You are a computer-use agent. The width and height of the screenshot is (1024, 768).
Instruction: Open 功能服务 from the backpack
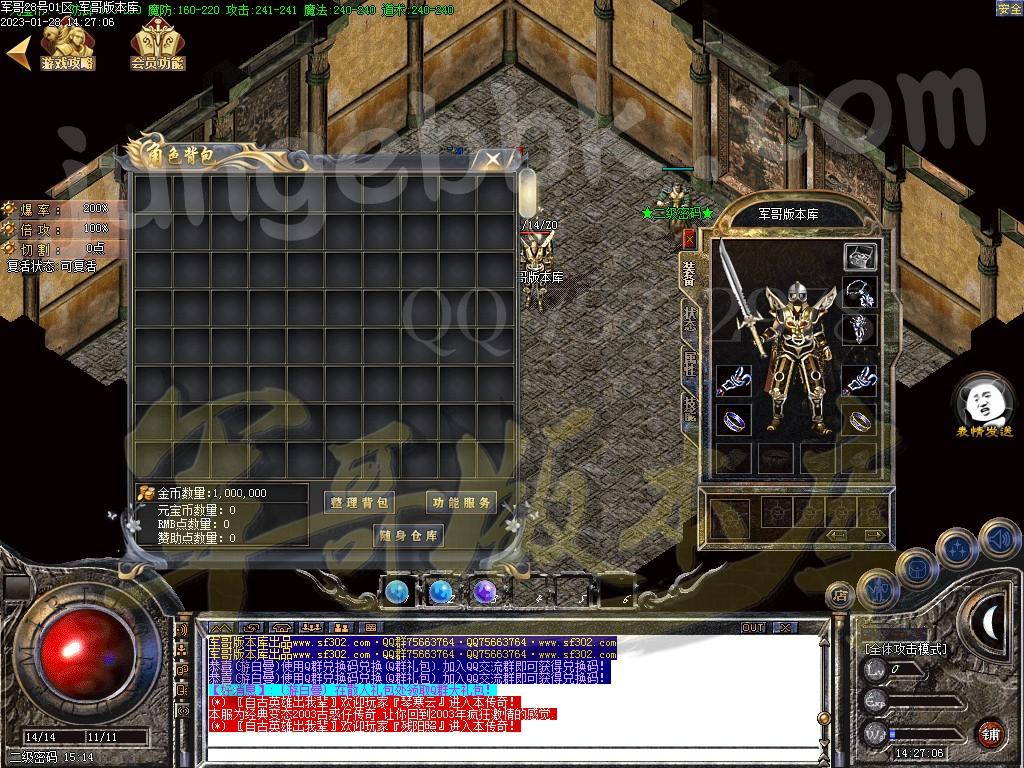click(461, 502)
